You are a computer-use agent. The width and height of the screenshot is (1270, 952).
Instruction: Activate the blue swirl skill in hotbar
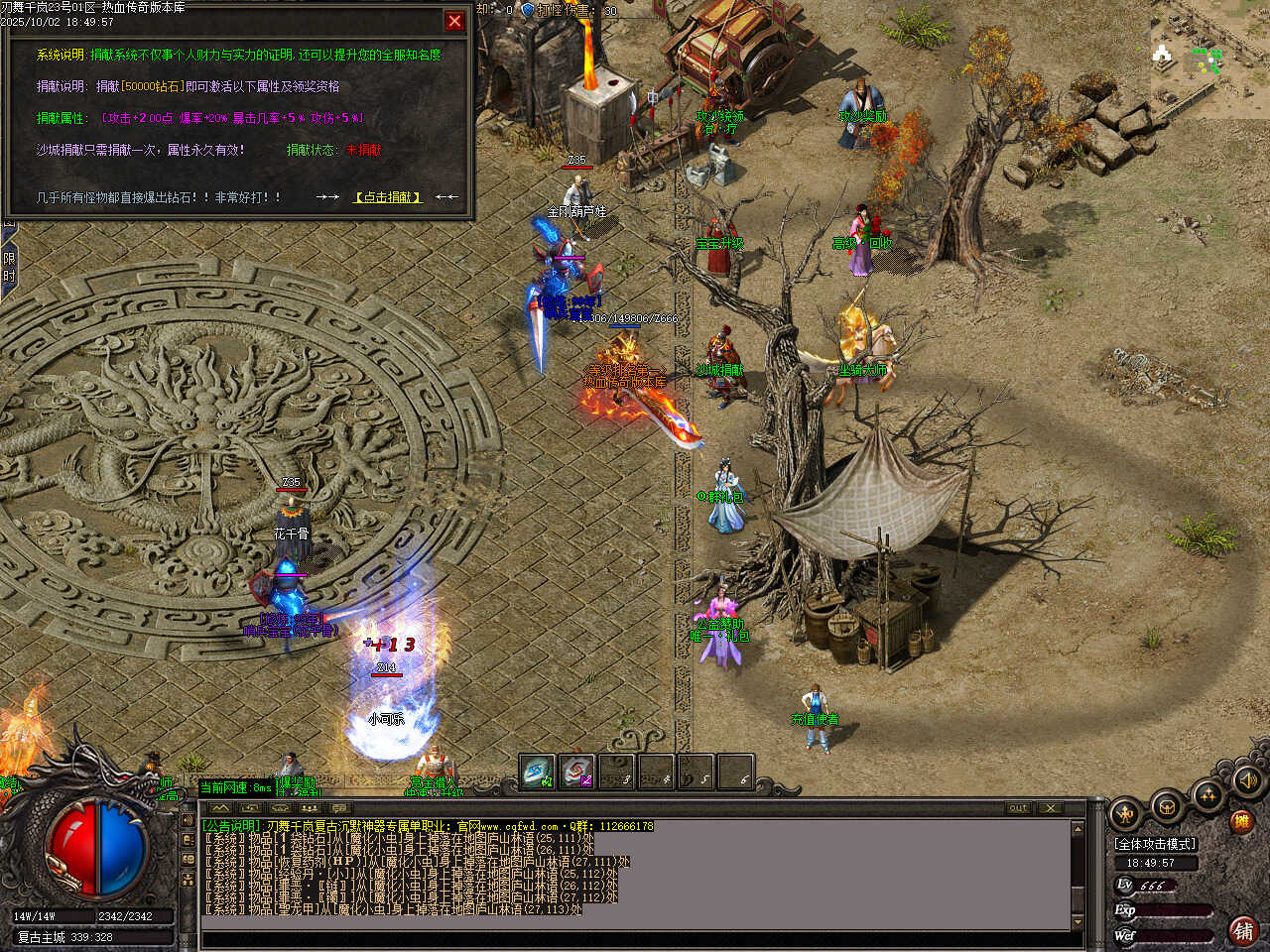point(538,773)
